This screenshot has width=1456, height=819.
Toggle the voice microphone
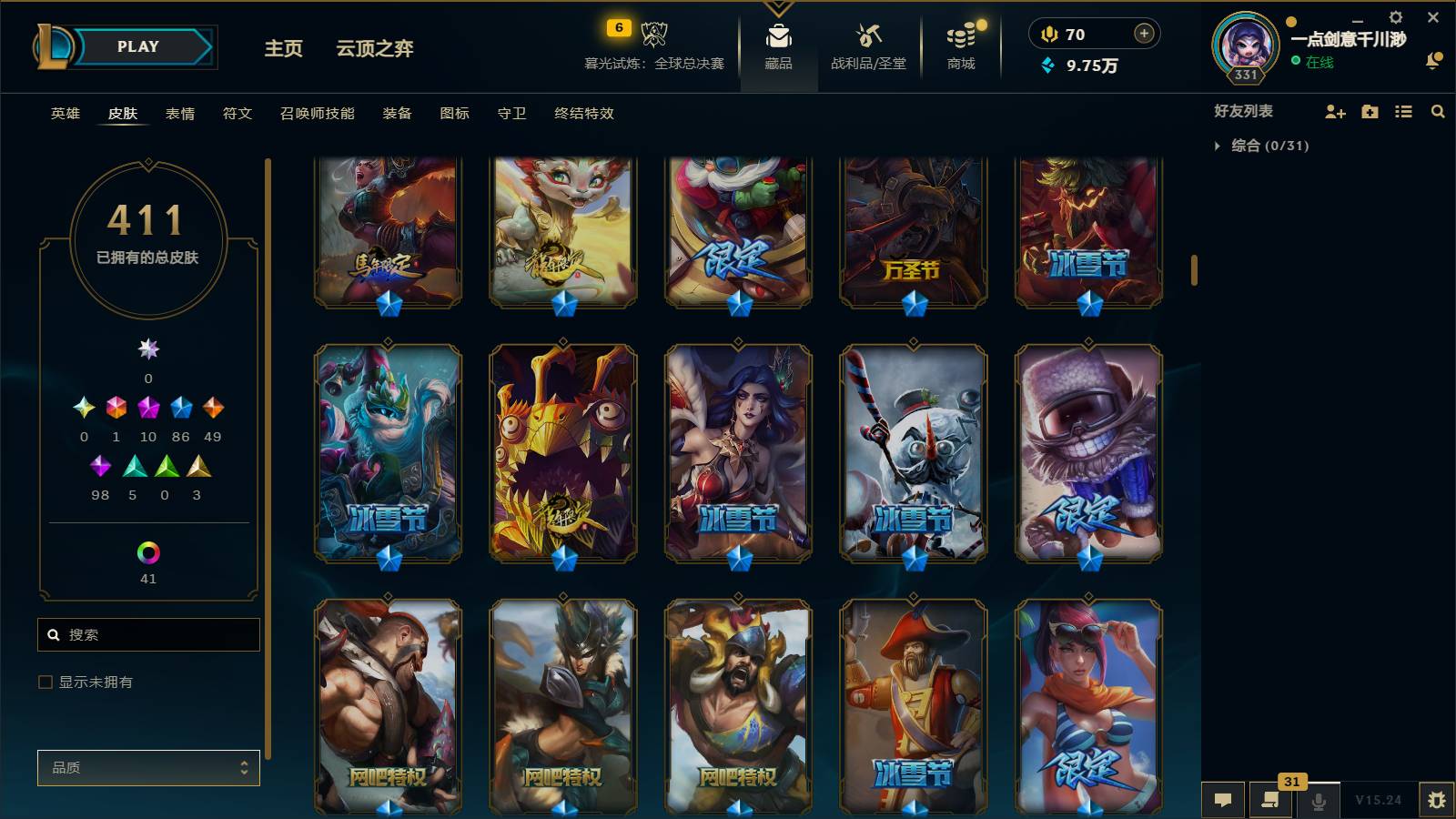(1317, 800)
